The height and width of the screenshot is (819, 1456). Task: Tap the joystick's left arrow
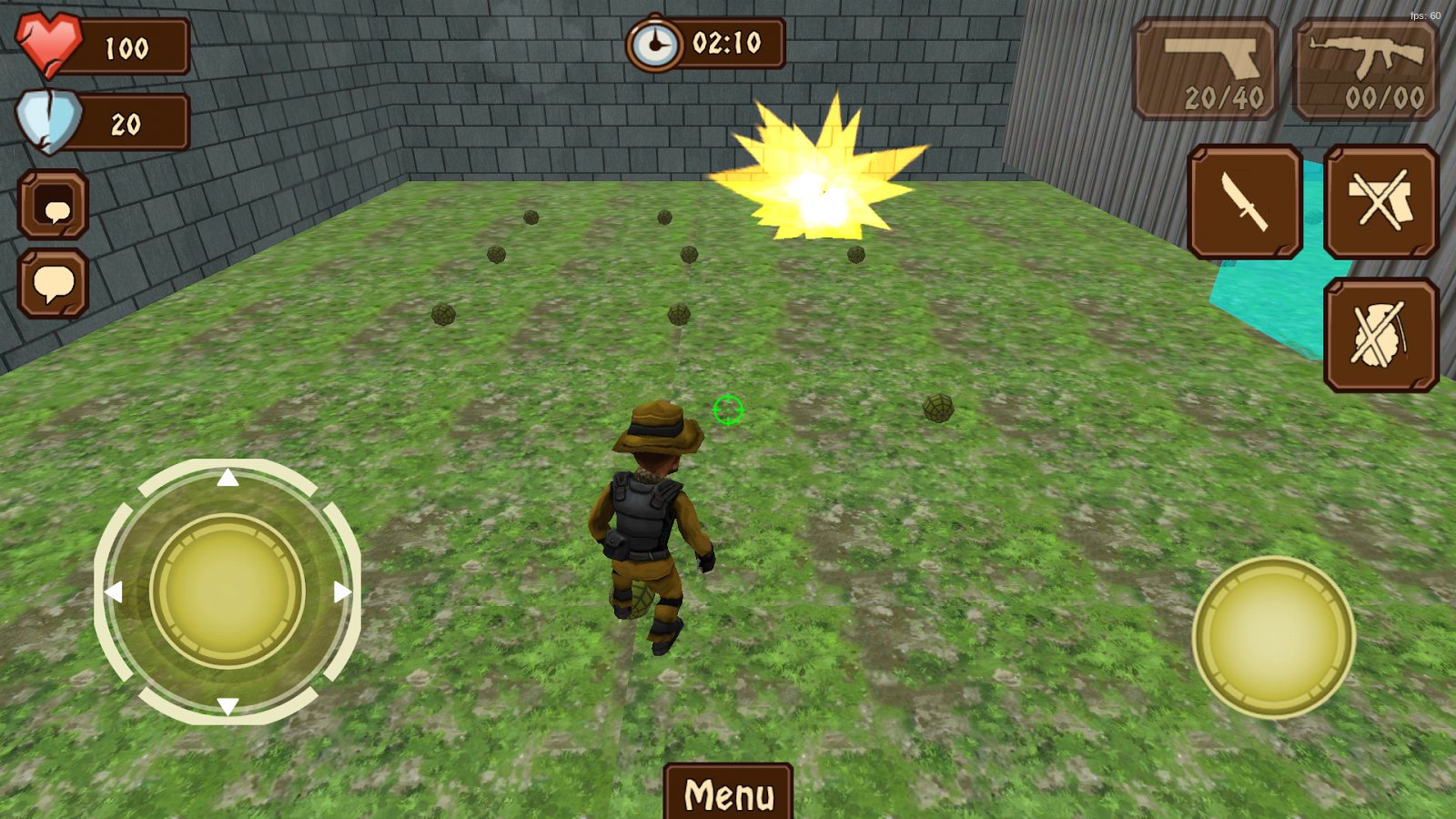tap(114, 592)
